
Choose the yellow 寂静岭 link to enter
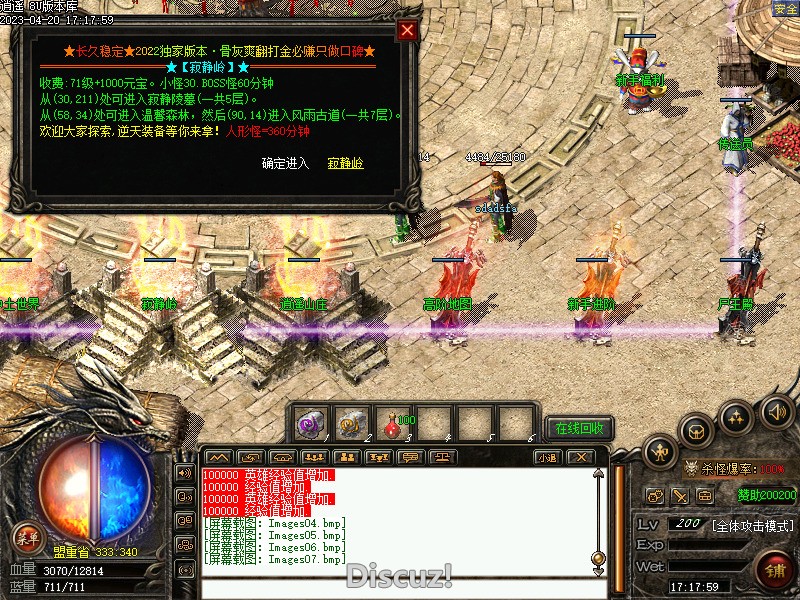click(345, 163)
